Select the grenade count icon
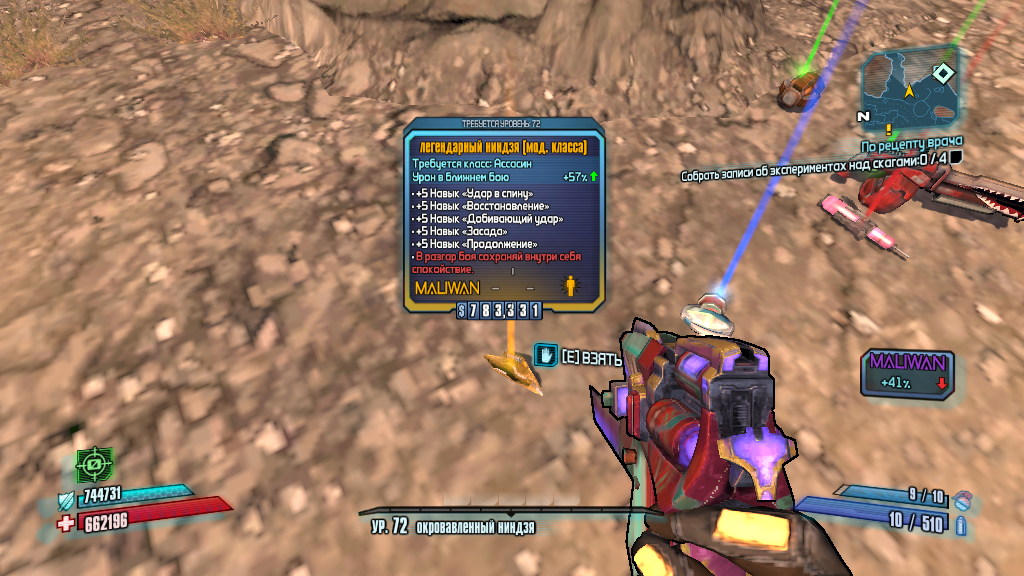The height and width of the screenshot is (576, 1024). (961, 497)
